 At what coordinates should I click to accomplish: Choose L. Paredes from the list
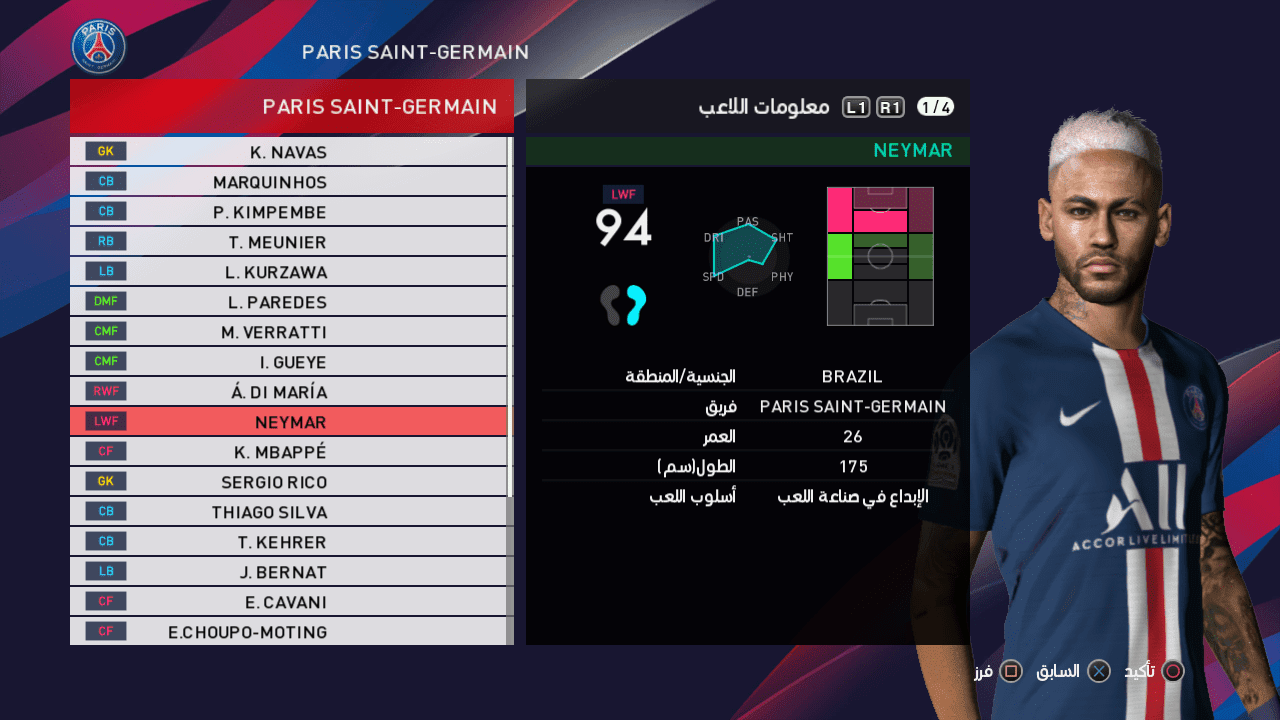tap(289, 302)
